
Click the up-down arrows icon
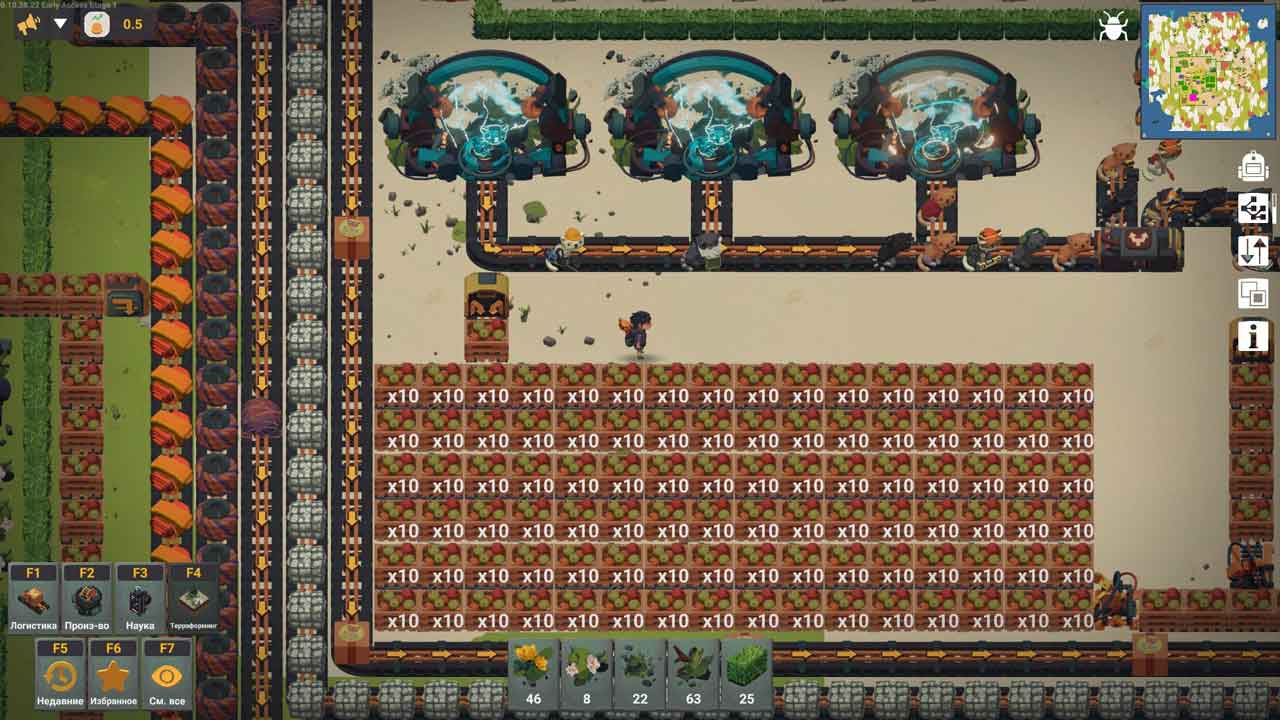click(1253, 250)
